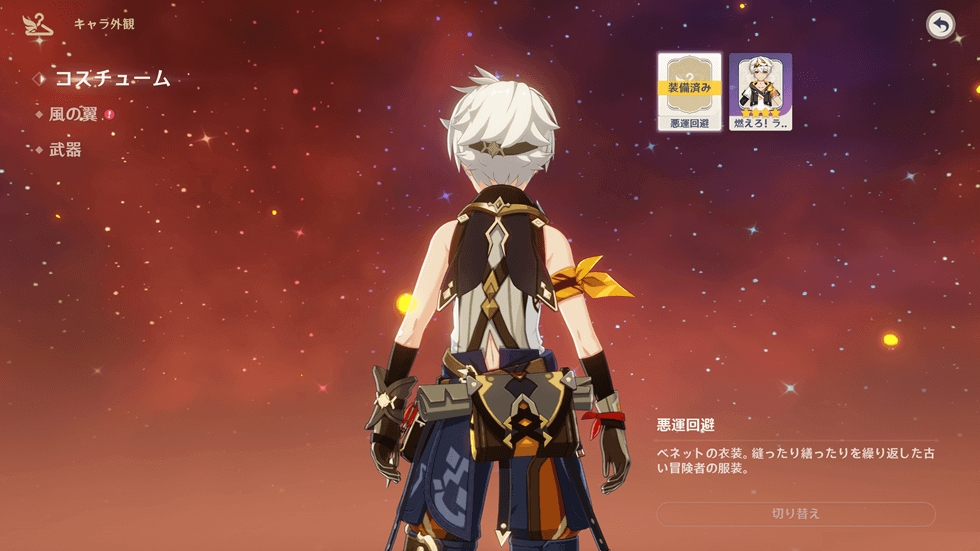Select the 燃えろ！ costume card
Screen dimensions: 980x551
pyautogui.click(x=760, y=92)
